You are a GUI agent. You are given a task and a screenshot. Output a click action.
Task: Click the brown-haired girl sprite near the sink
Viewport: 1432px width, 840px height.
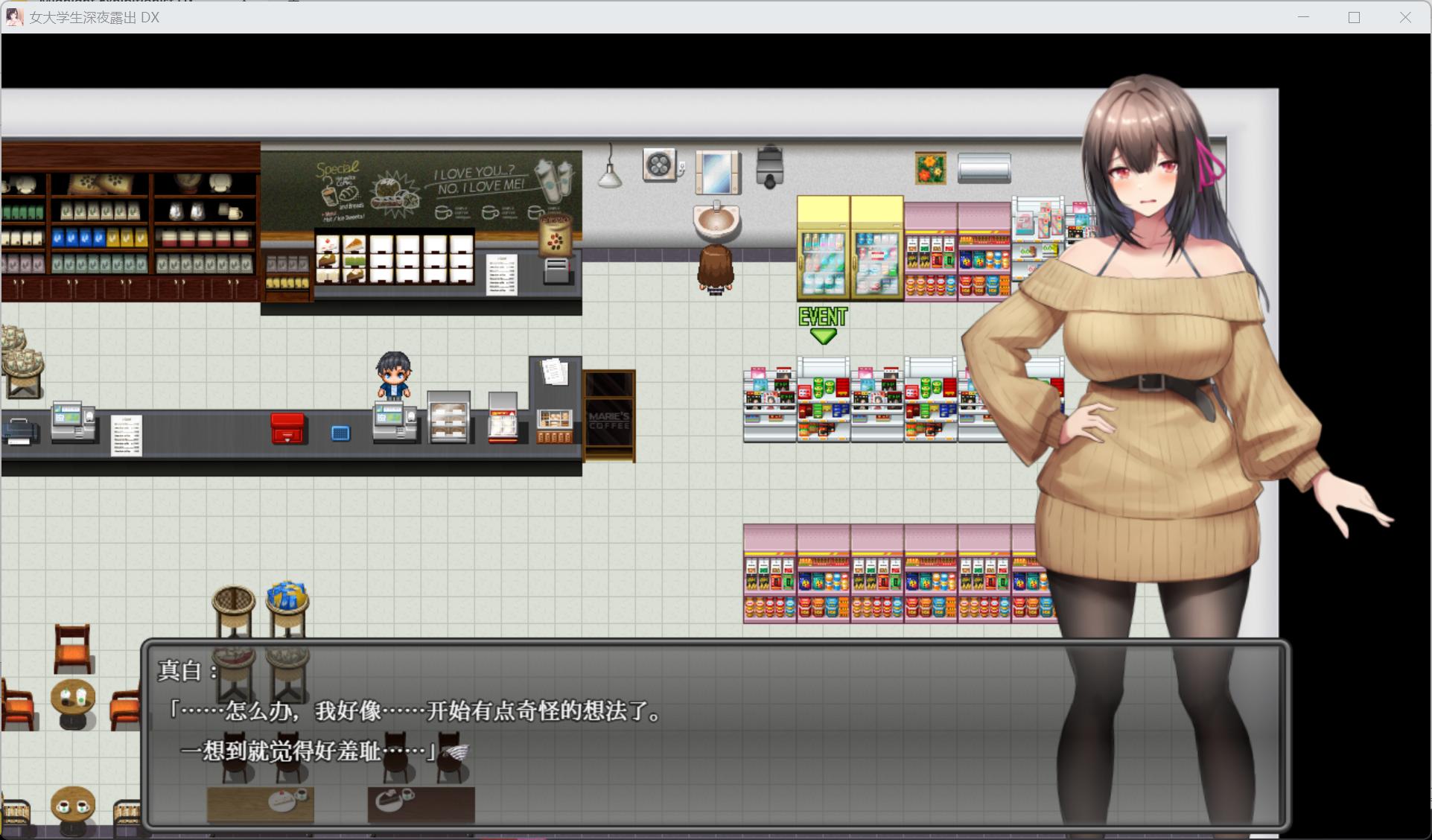(714, 272)
